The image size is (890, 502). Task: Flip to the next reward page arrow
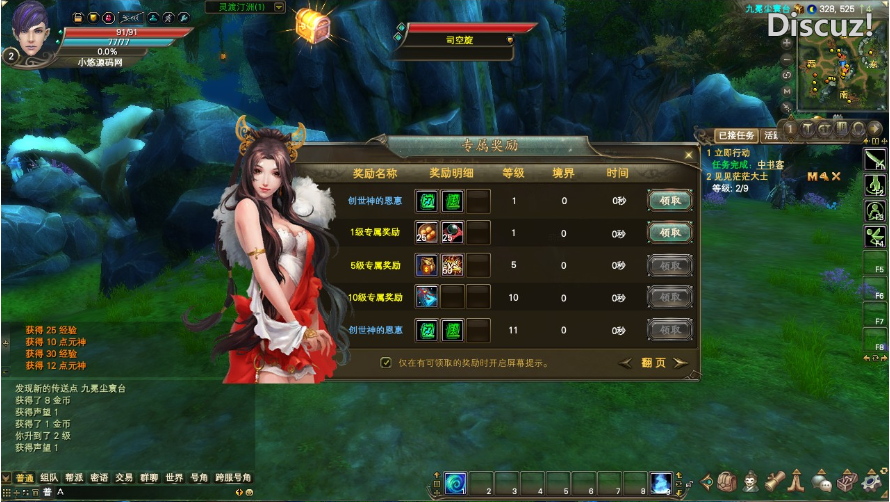(681, 363)
